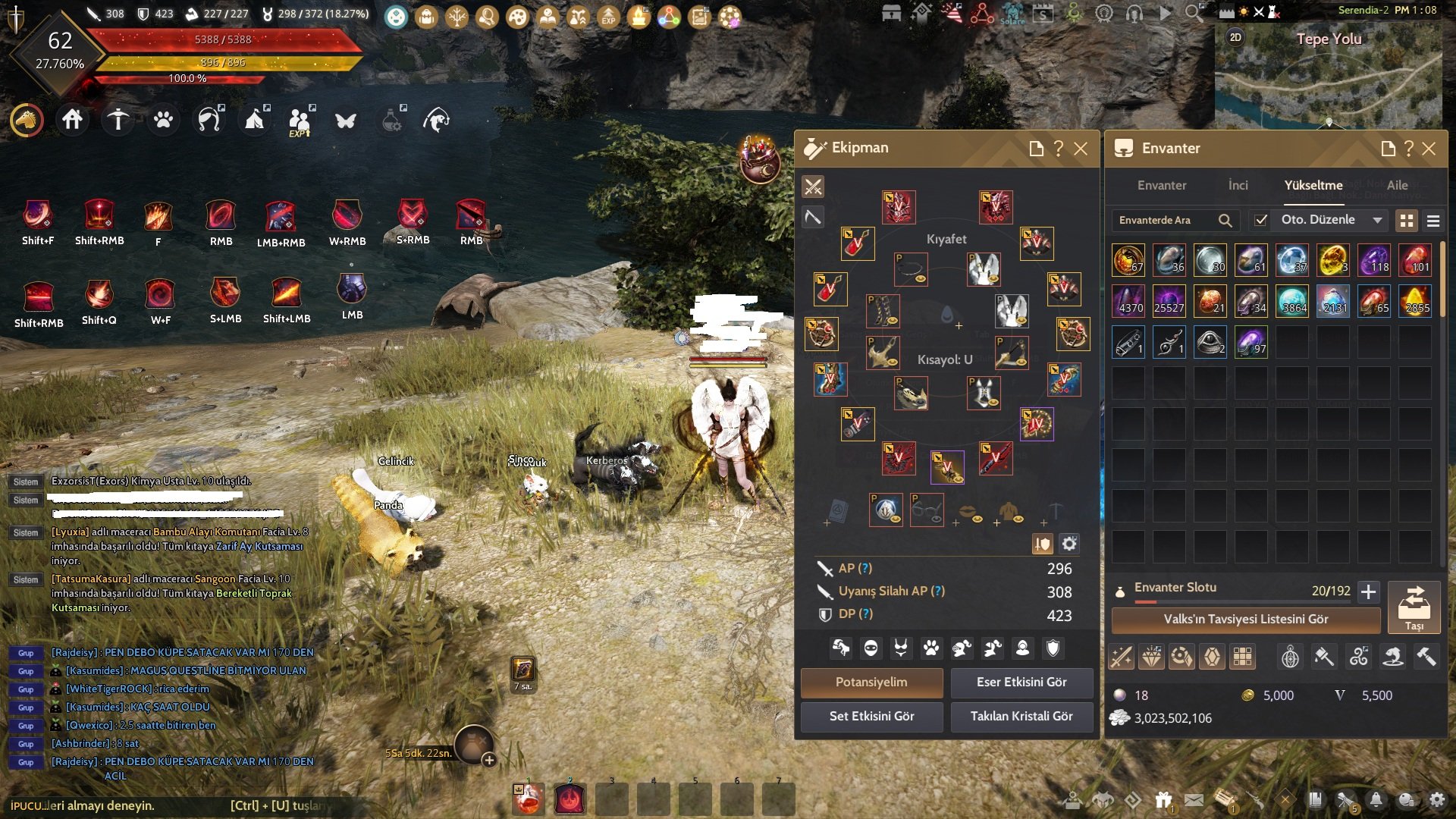Show Eser Etkisini Gör details

click(x=1021, y=682)
